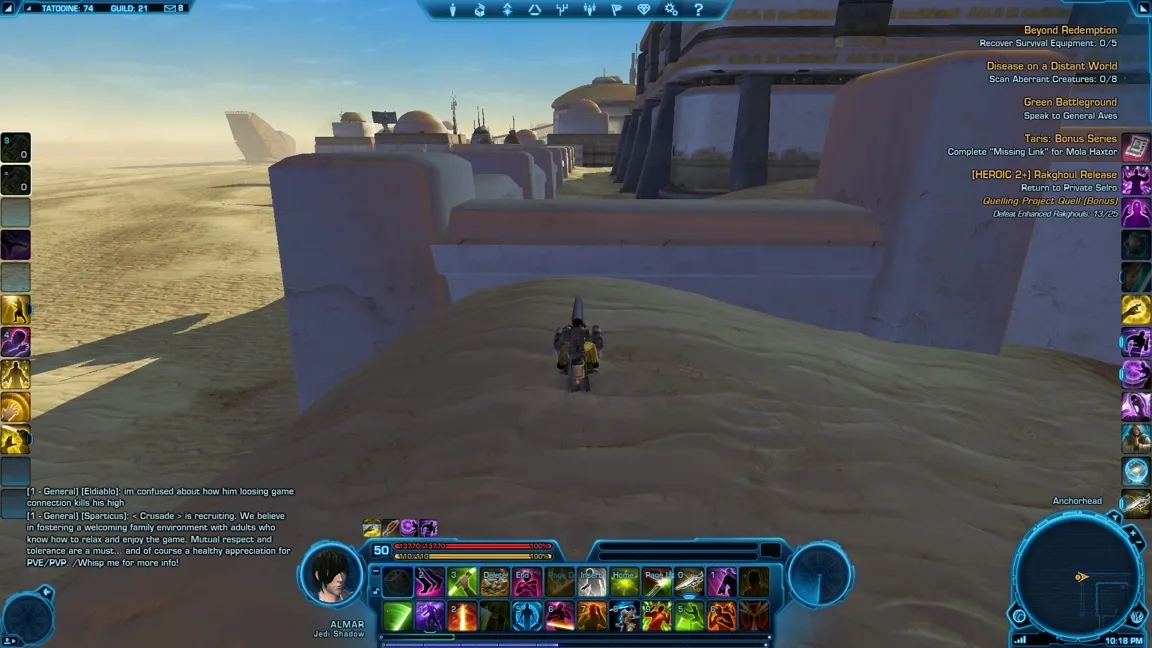Open the question mark help menu
Viewport: 1152px width, 648px height.
point(698,10)
